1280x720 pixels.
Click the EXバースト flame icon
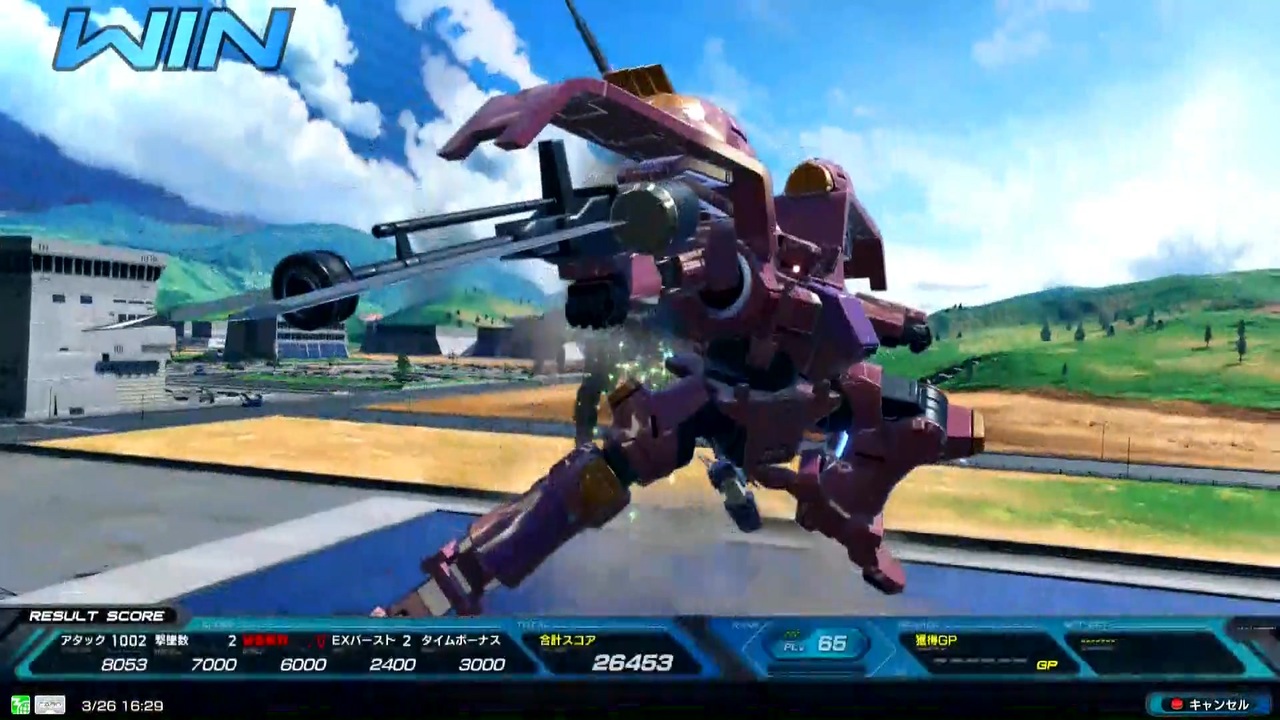[x=318, y=640]
